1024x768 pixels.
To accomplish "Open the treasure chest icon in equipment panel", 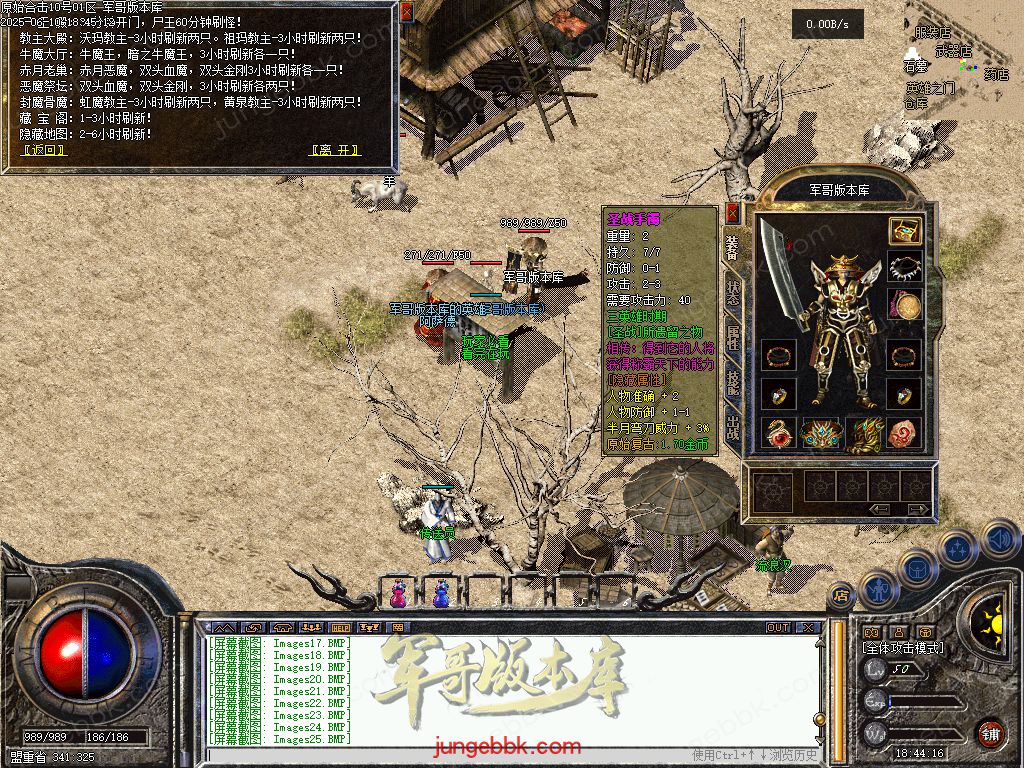I will click(904, 230).
